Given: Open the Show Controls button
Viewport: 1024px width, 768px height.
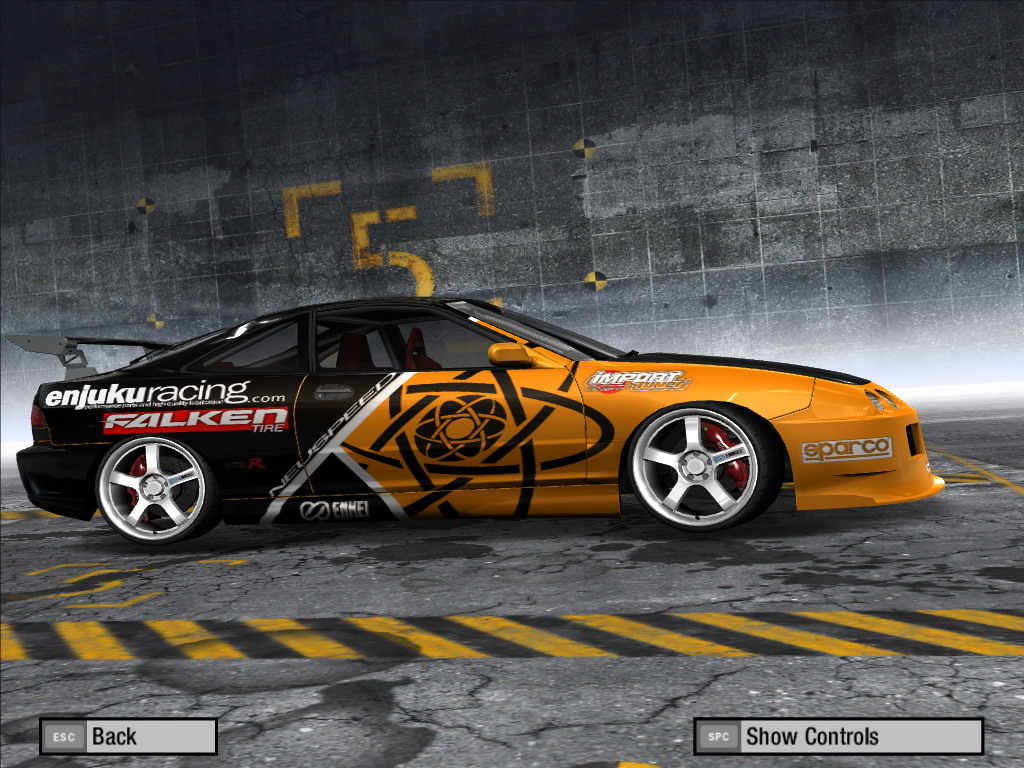Looking at the screenshot, I should tap(838, 737).
